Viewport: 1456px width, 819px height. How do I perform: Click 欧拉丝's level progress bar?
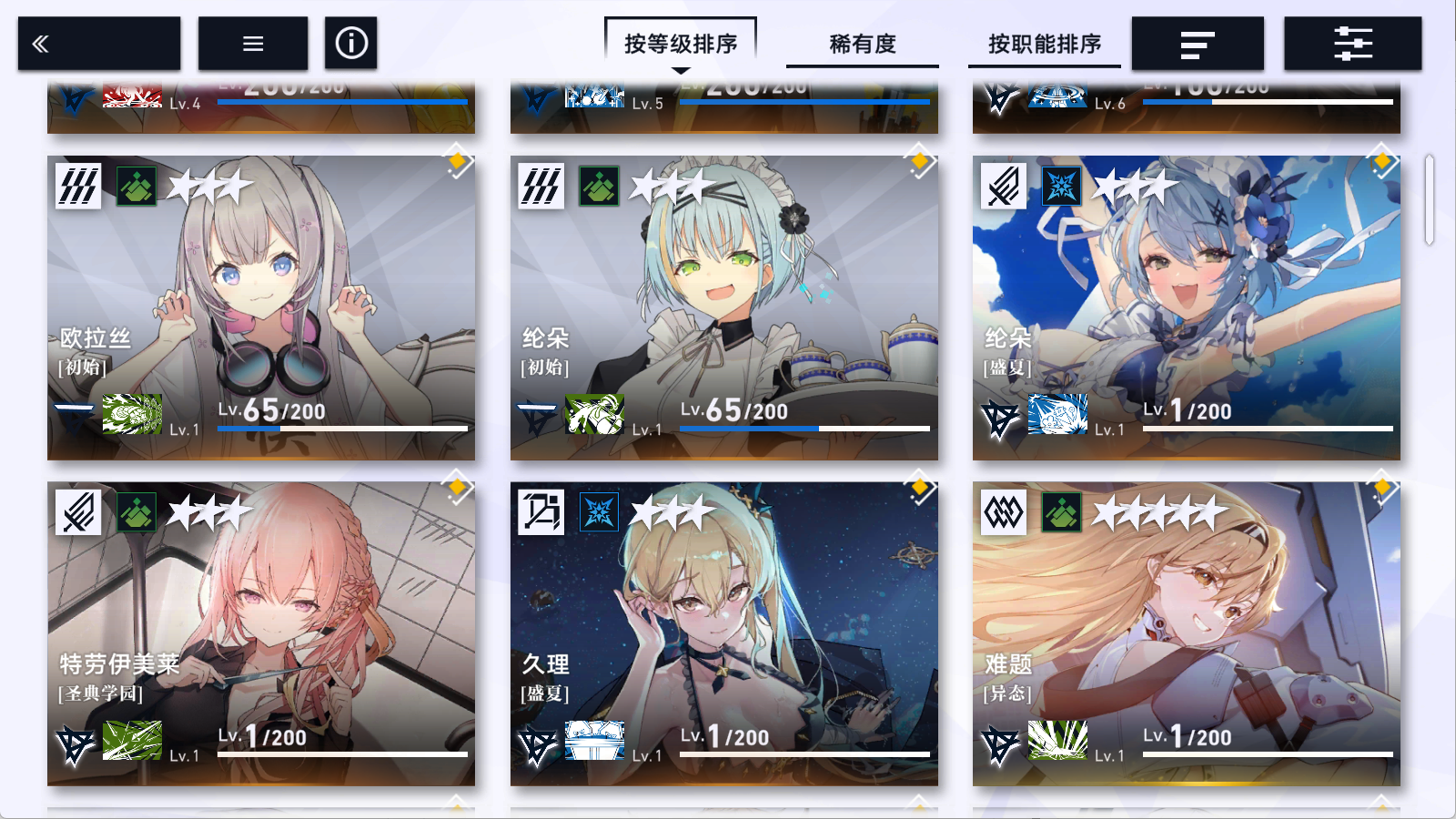pyautogui.click(x=346, y=427)
